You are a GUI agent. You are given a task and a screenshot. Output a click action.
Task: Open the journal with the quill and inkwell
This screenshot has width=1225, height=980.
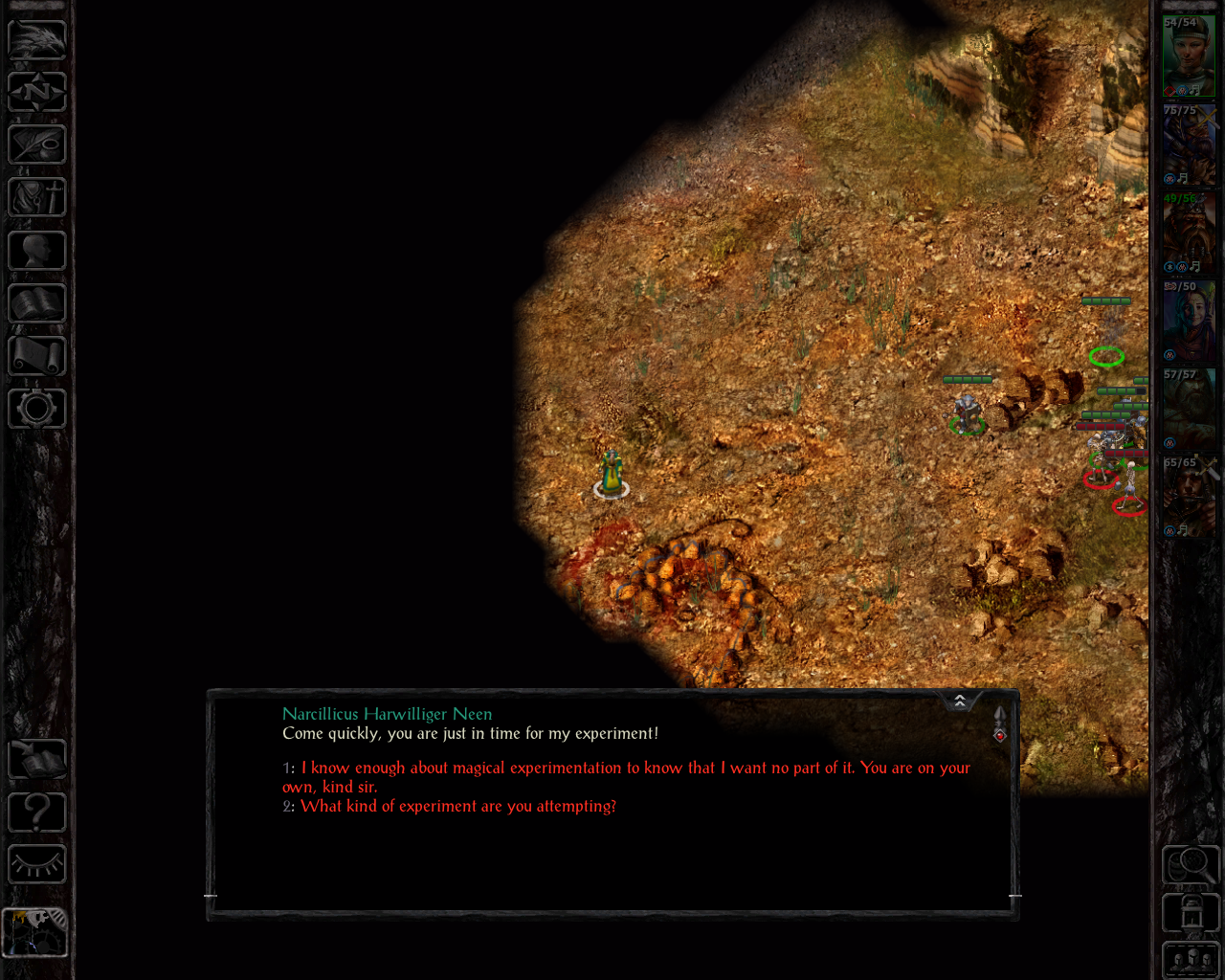(37, 145)
